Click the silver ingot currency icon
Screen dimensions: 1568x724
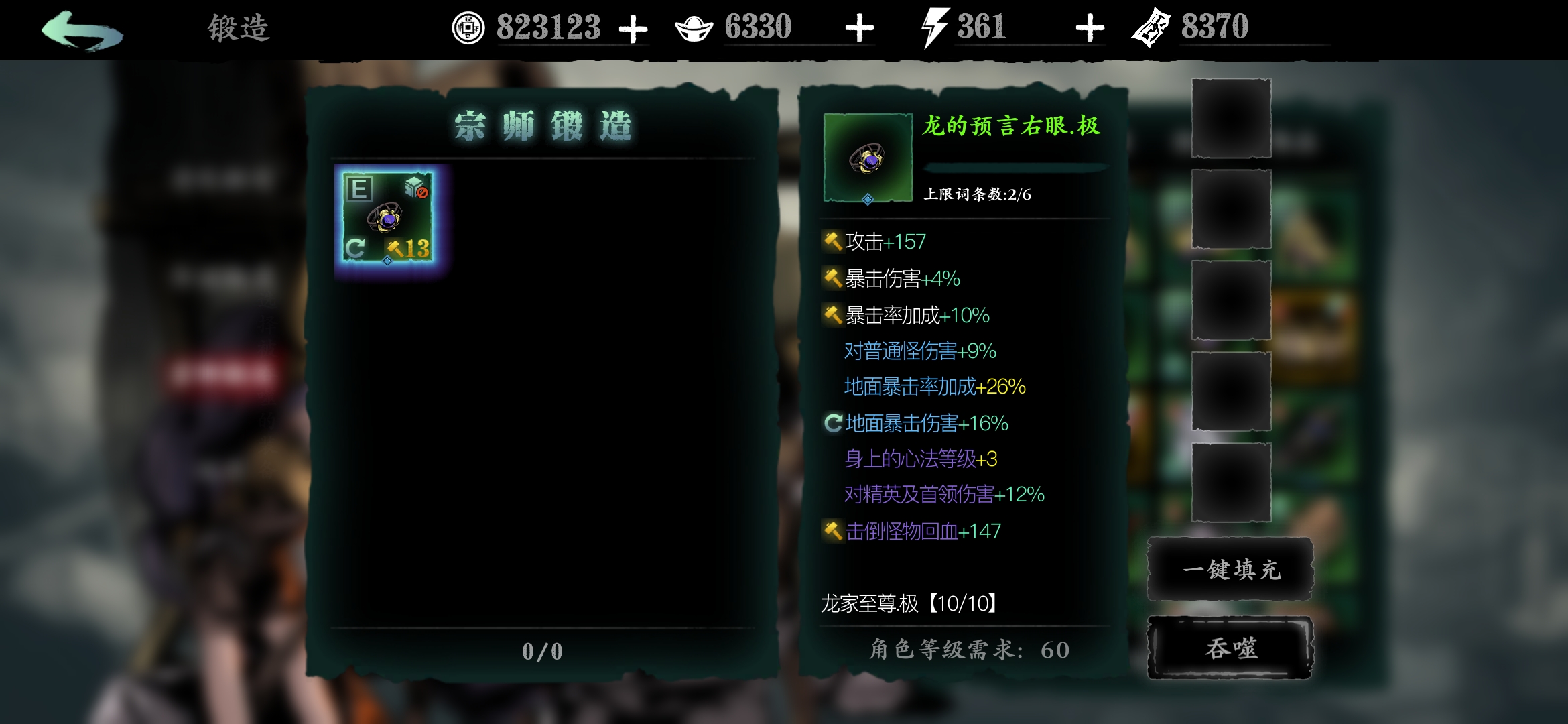pyautogui.click(x=695, y=28)
